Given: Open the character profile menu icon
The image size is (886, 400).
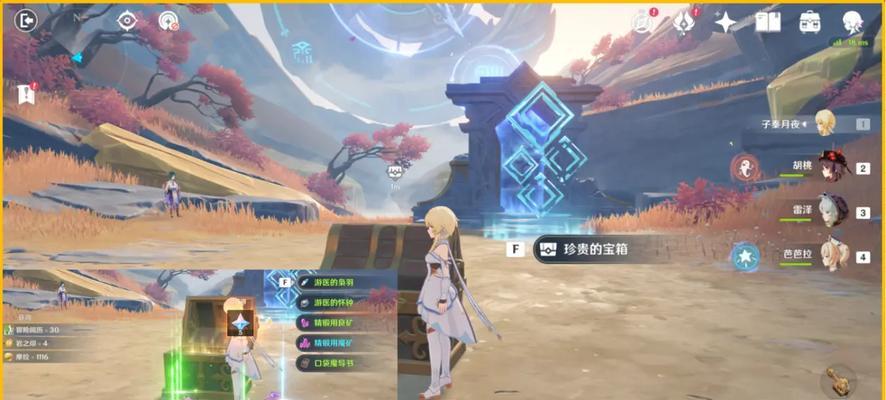Looking at the screenshot, I should pyautogui.click(x=852, y=21).
